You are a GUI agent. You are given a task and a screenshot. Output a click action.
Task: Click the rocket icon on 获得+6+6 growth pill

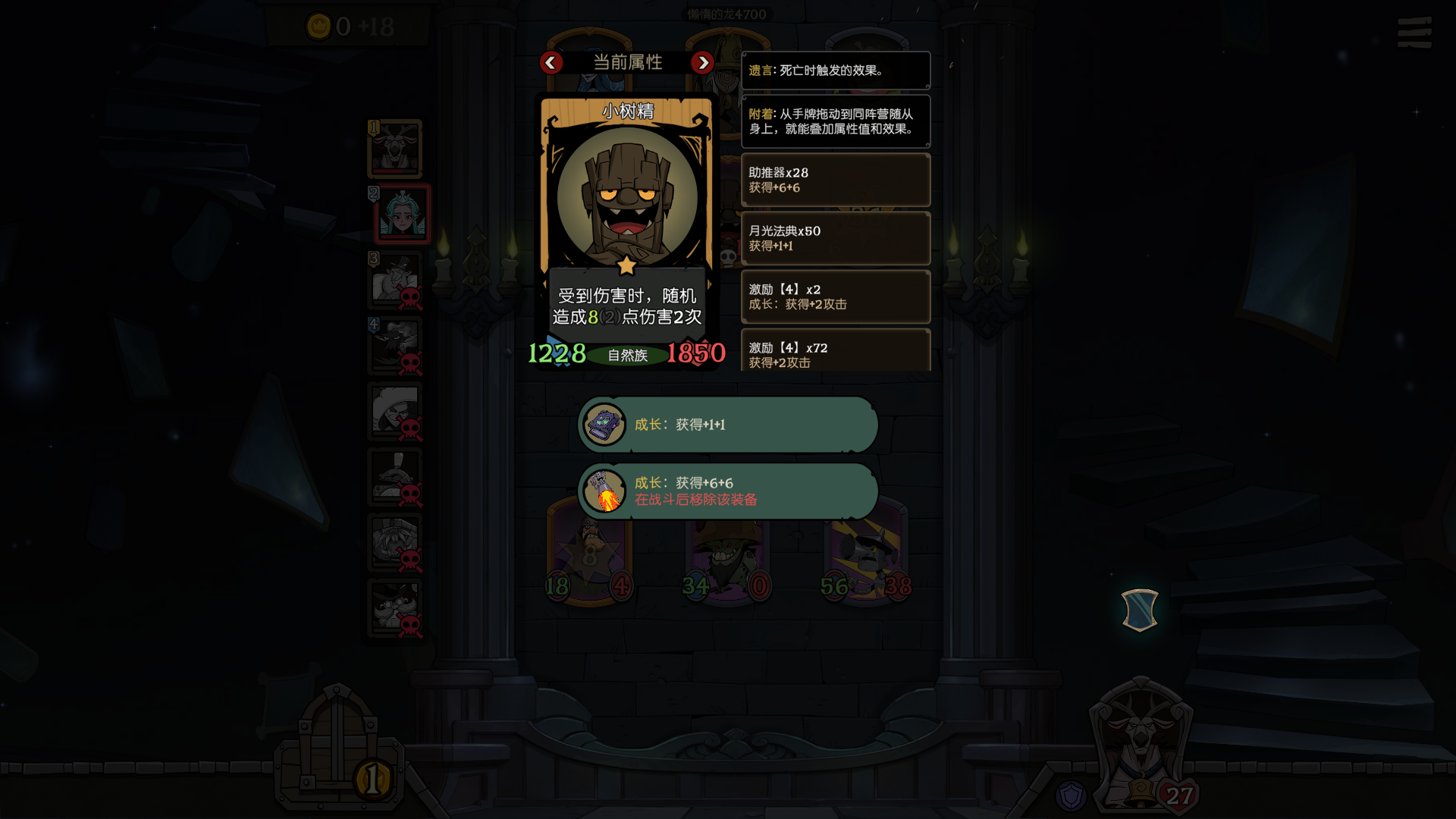click(x=604, y=491)
